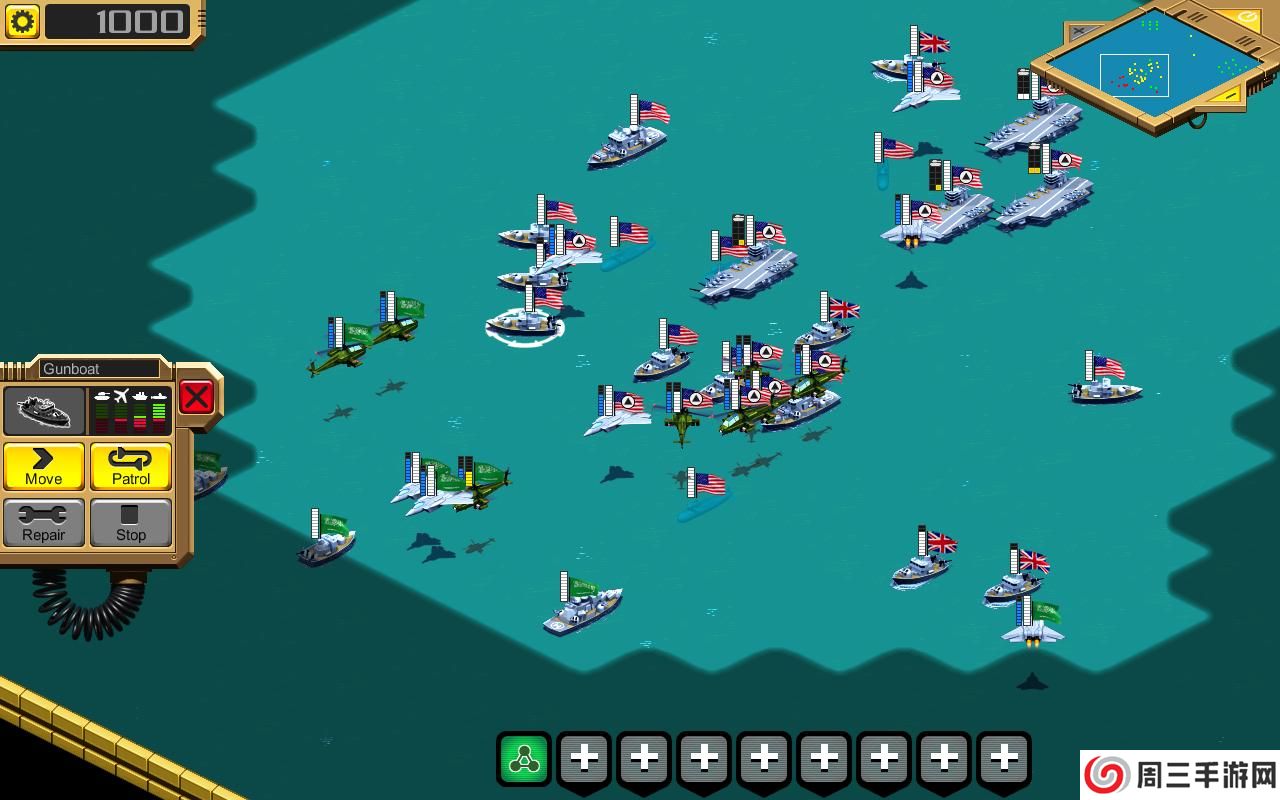This screenshot has width=1280, height=800.
Task: Select the green unit group slot
Action: (x=525, y=760)
